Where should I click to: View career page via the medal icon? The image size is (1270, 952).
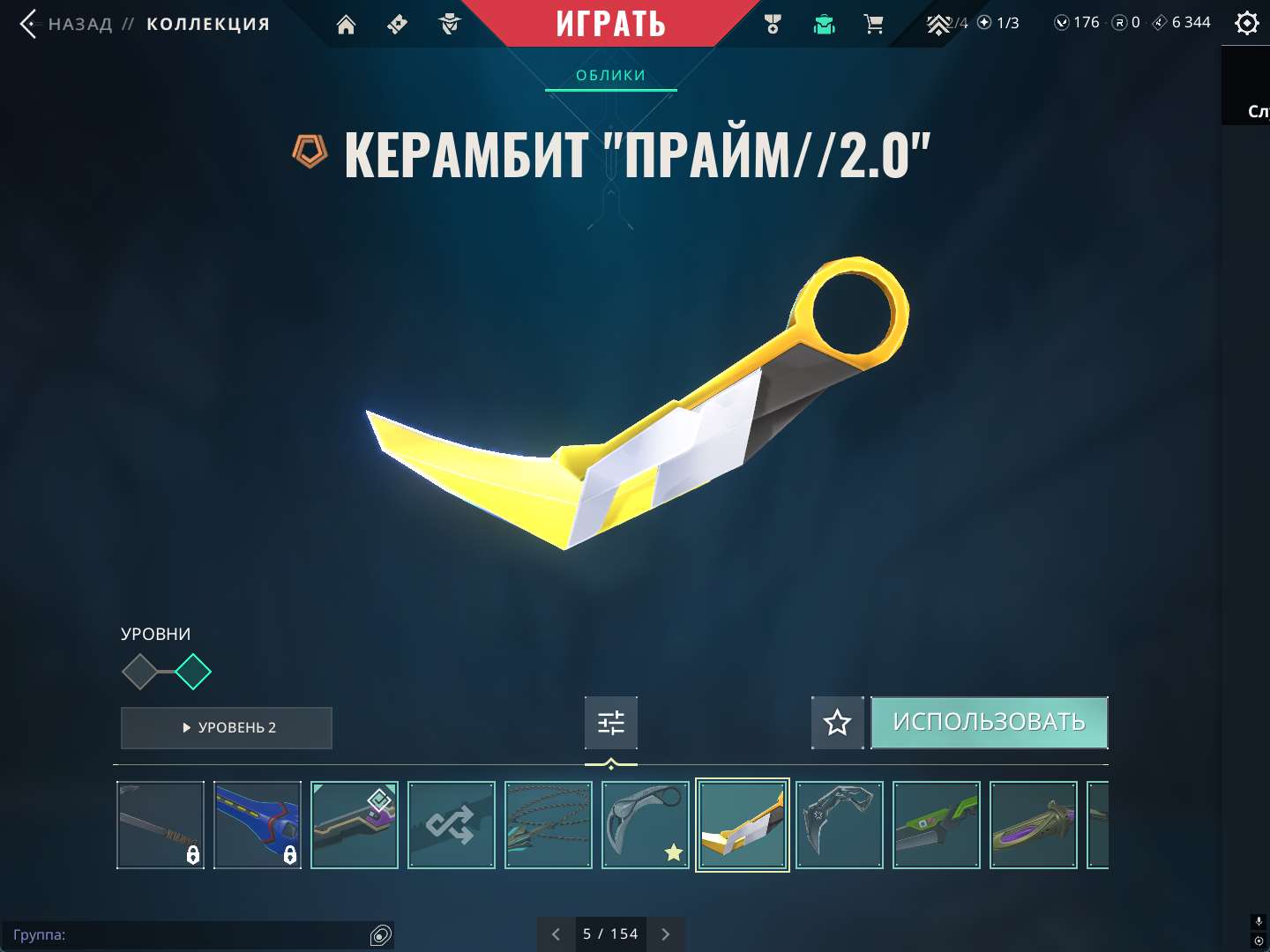click(772, 24)
